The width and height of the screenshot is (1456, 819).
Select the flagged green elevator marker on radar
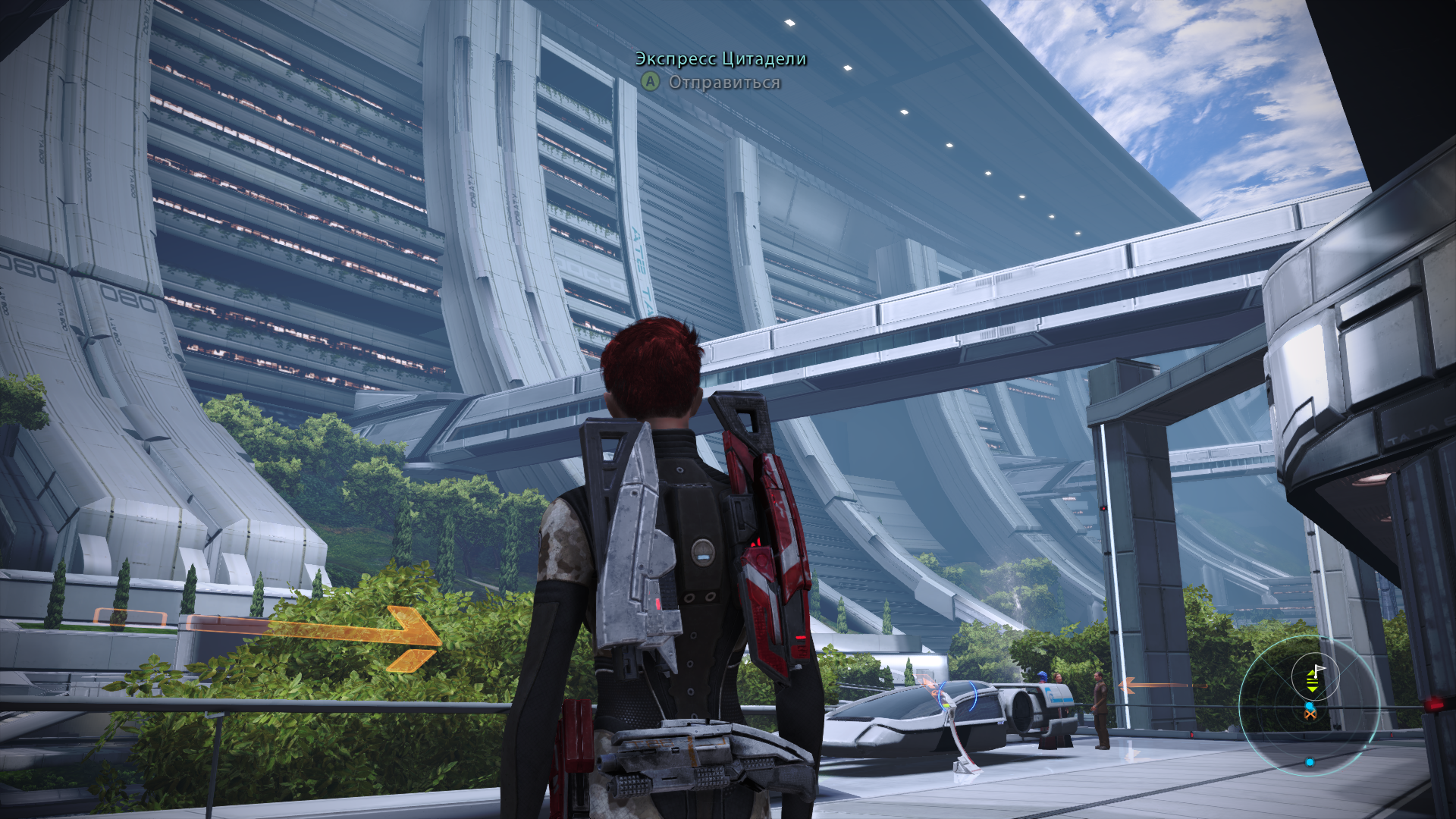pos(1314,678)
